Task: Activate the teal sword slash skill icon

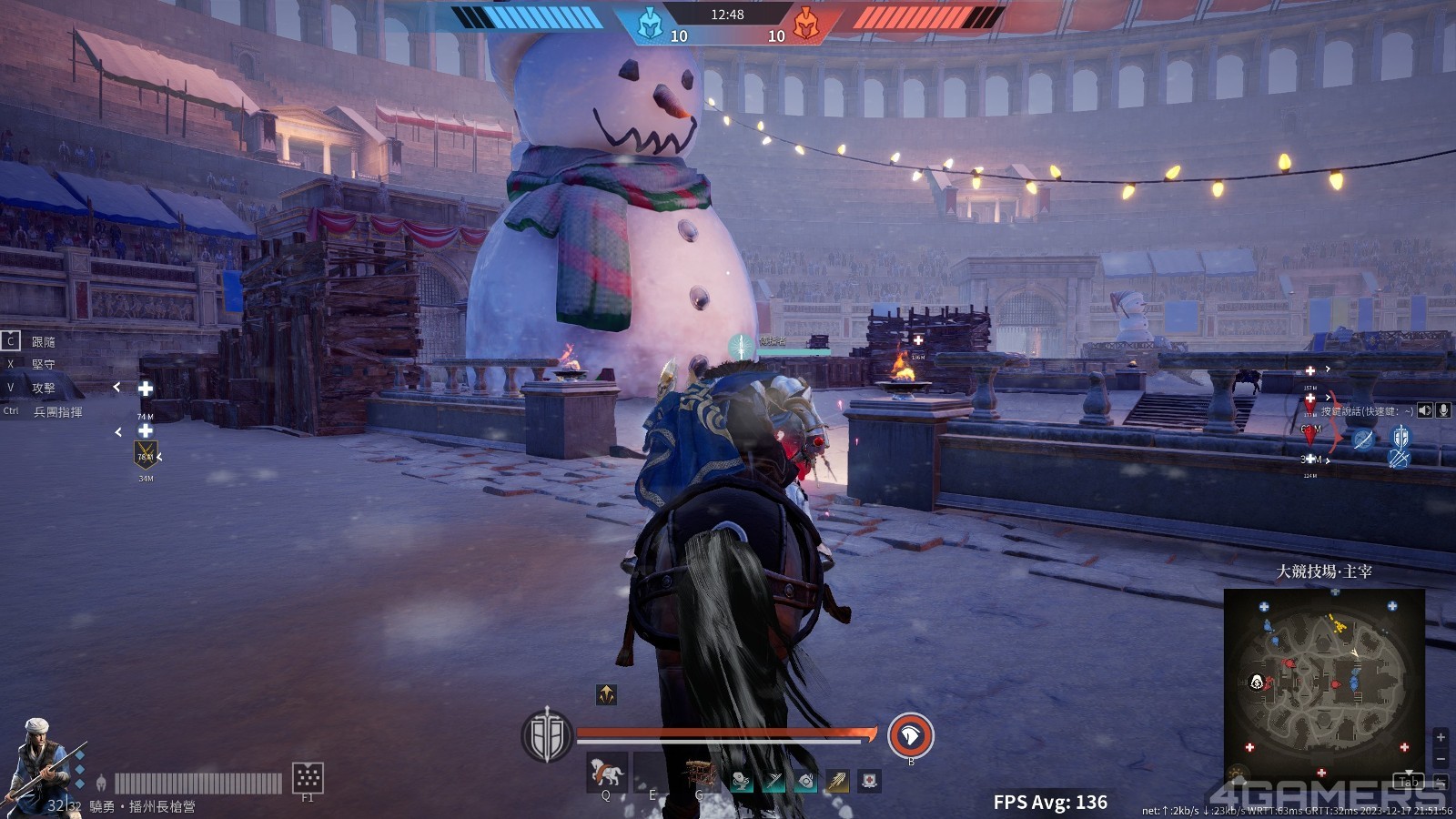Action: [x=773, y=780]
